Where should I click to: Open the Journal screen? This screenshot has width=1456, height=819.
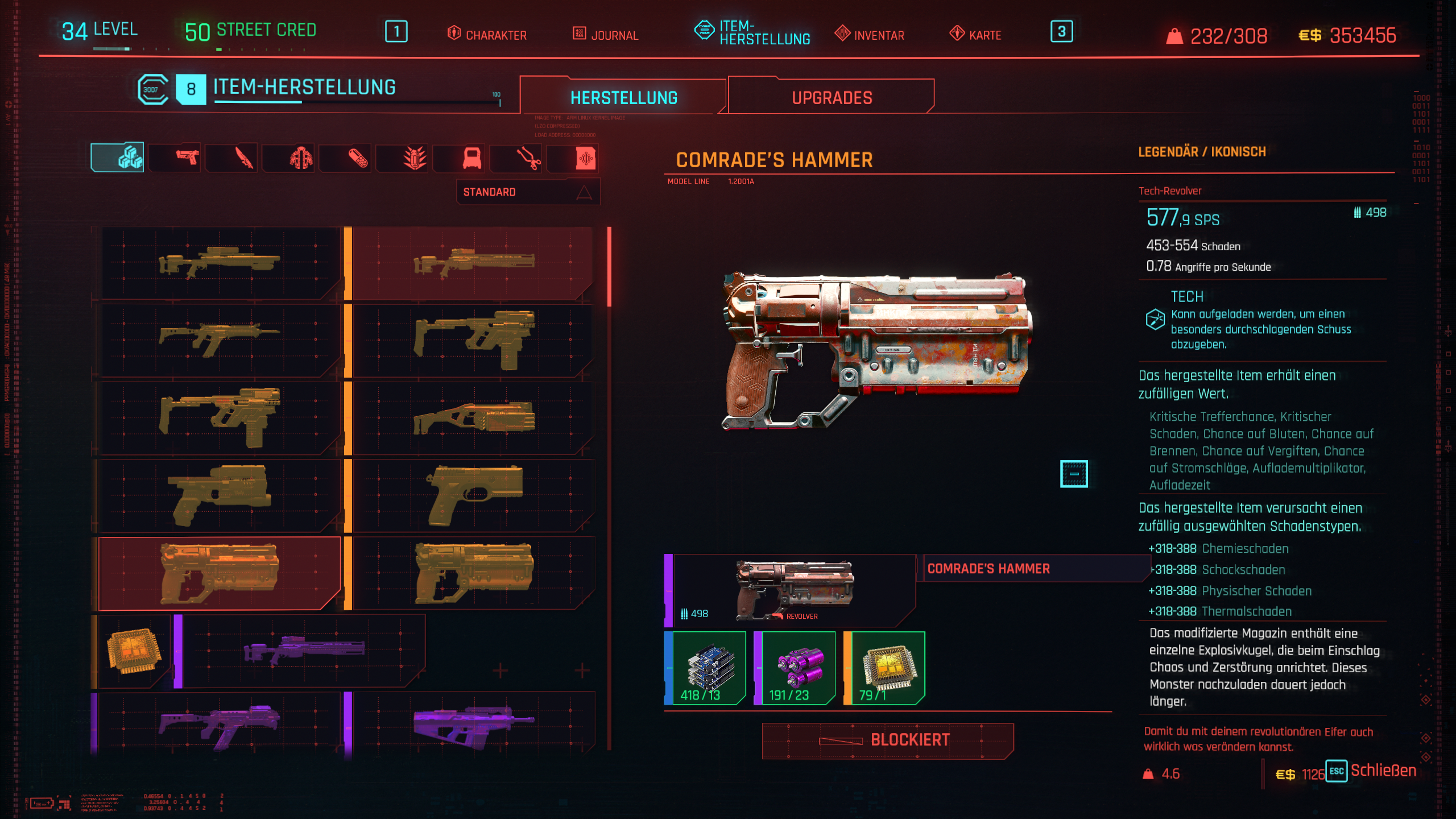(x=606, y=35)
